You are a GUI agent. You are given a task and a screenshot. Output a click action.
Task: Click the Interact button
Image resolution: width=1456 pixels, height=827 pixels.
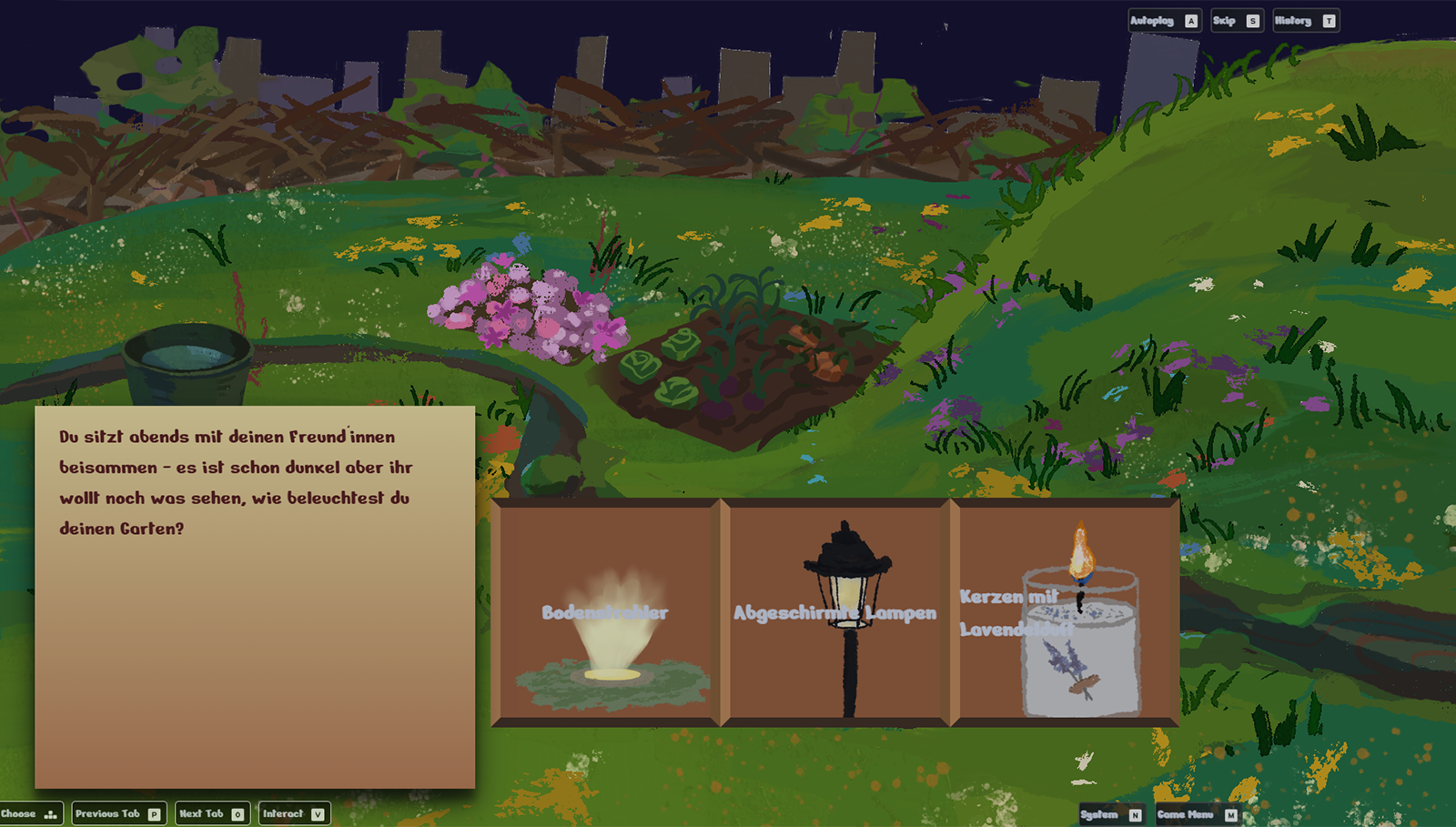point(294,813)
